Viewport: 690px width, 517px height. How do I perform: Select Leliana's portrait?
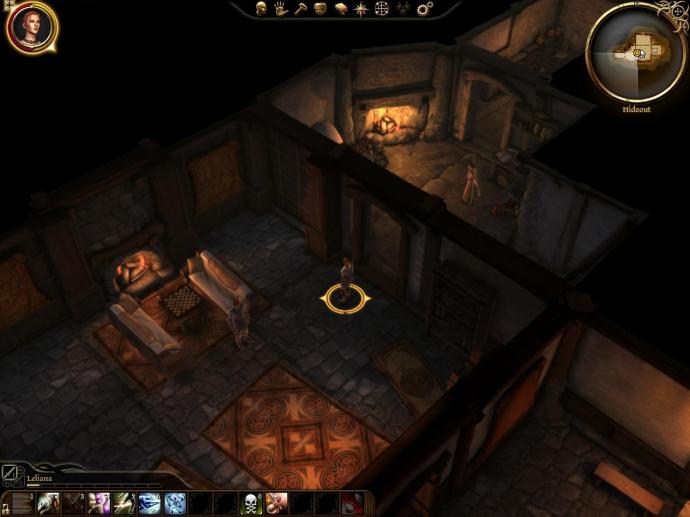point(31,27)
